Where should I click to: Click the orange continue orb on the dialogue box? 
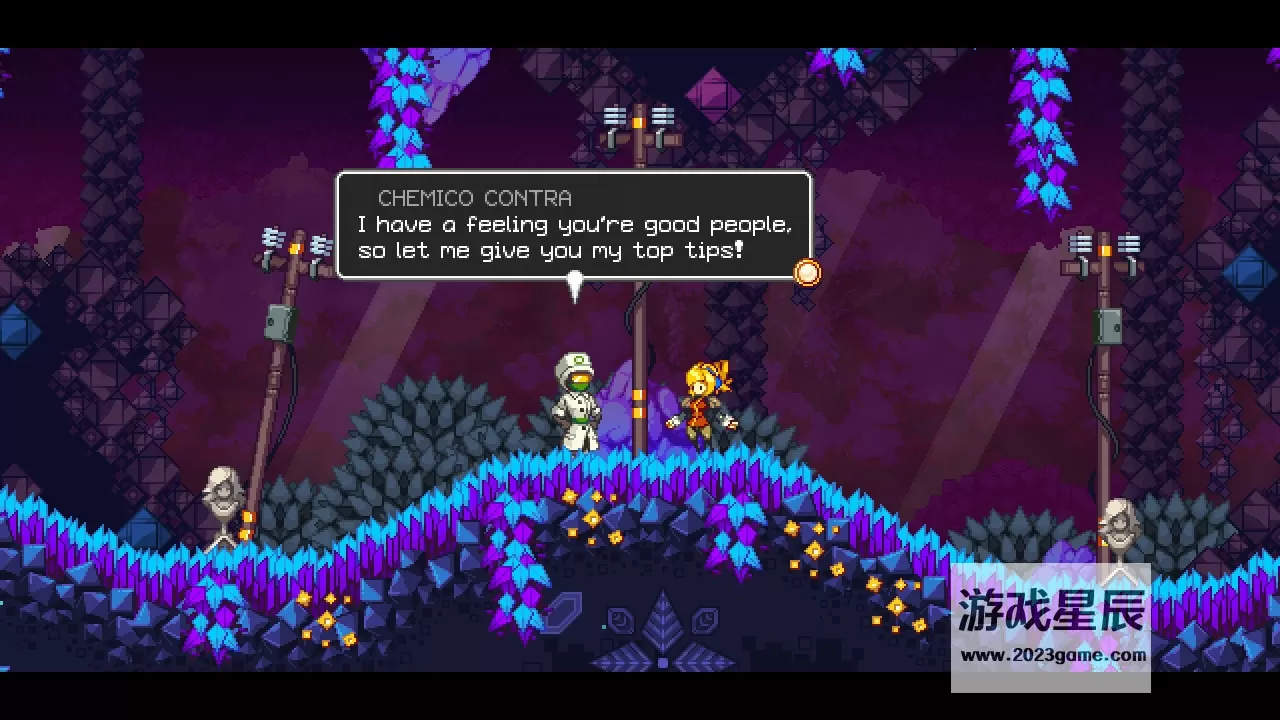tap(807, 272)
